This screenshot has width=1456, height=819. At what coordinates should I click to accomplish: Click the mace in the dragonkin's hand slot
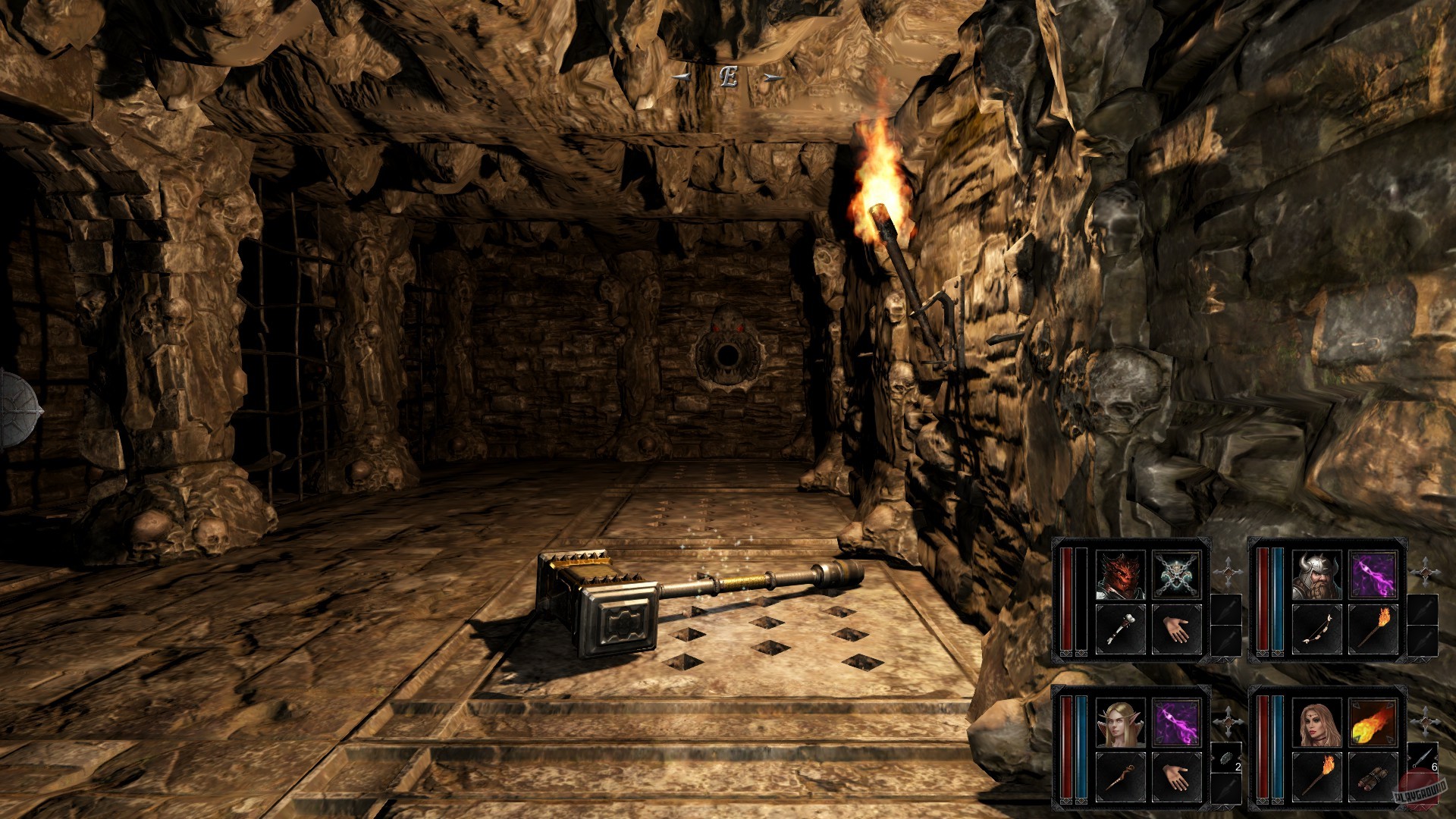1120,627
